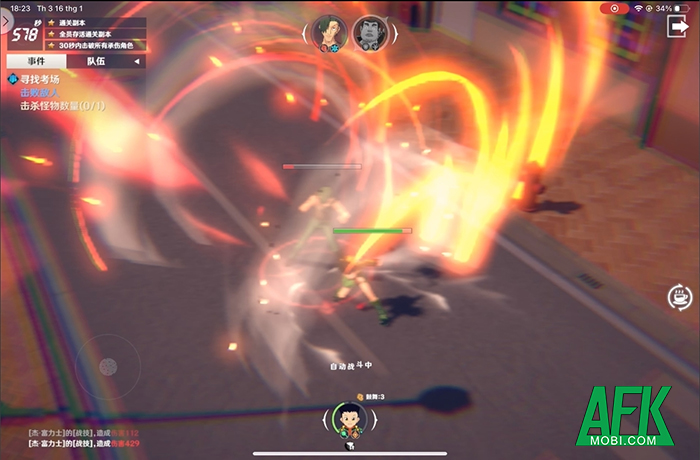Select the green-haired enemy portrait

[x=327, y=32]
